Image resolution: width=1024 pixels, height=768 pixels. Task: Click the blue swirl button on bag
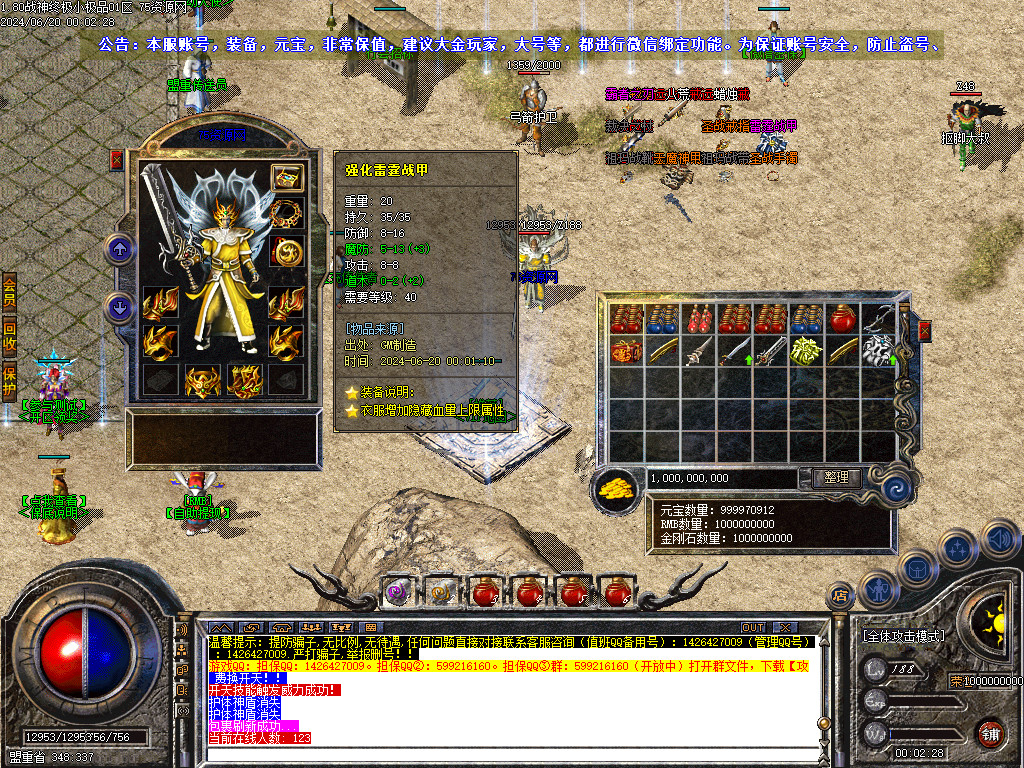click(896, 488)
